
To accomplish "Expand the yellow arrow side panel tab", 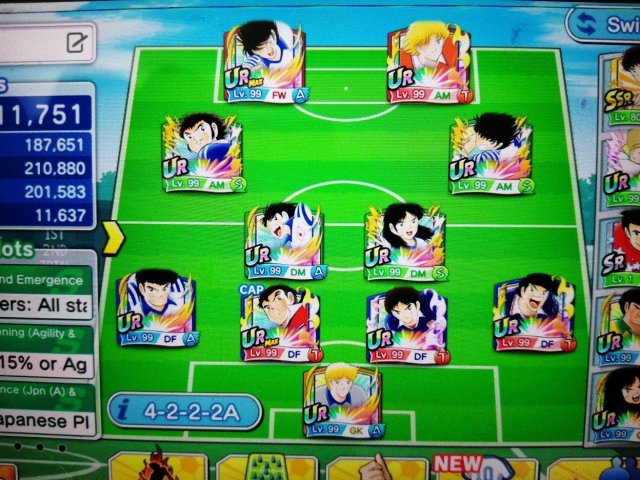I will tap(112, 237).
